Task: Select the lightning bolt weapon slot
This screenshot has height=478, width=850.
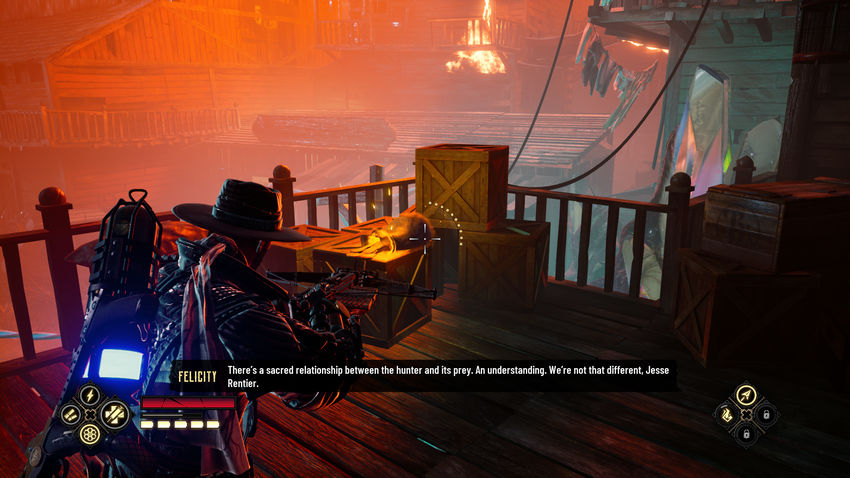Action: coord(90,394)
